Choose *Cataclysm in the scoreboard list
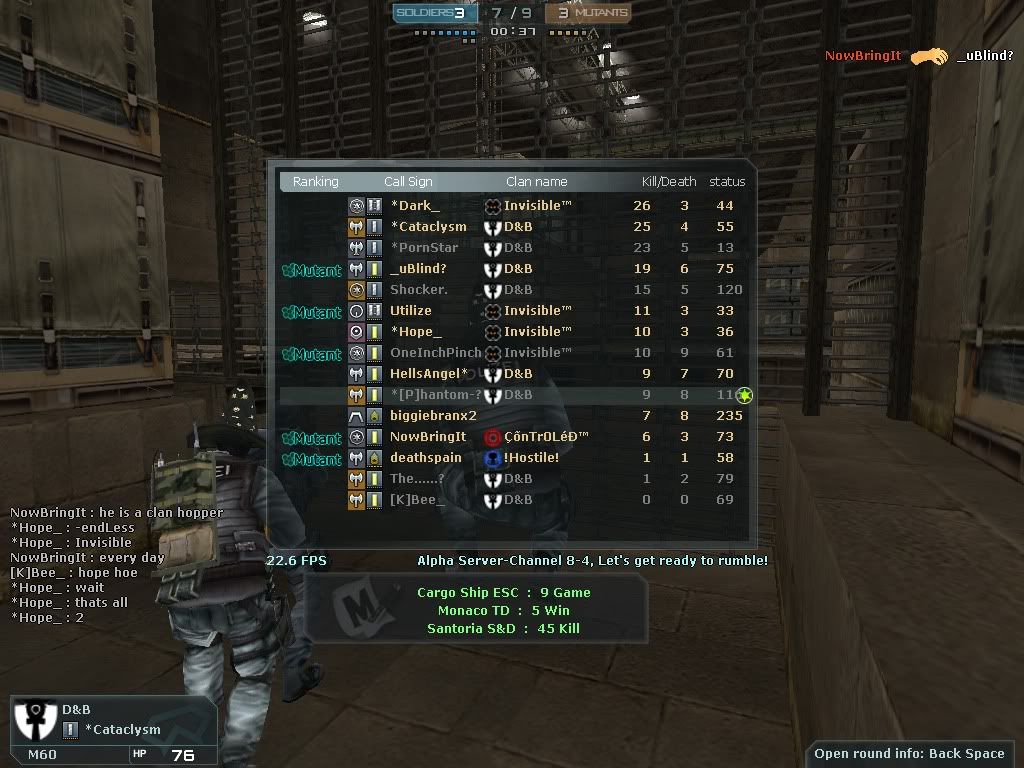The image size is (1024, 768). pyautogui.click(x=428, y=226)
